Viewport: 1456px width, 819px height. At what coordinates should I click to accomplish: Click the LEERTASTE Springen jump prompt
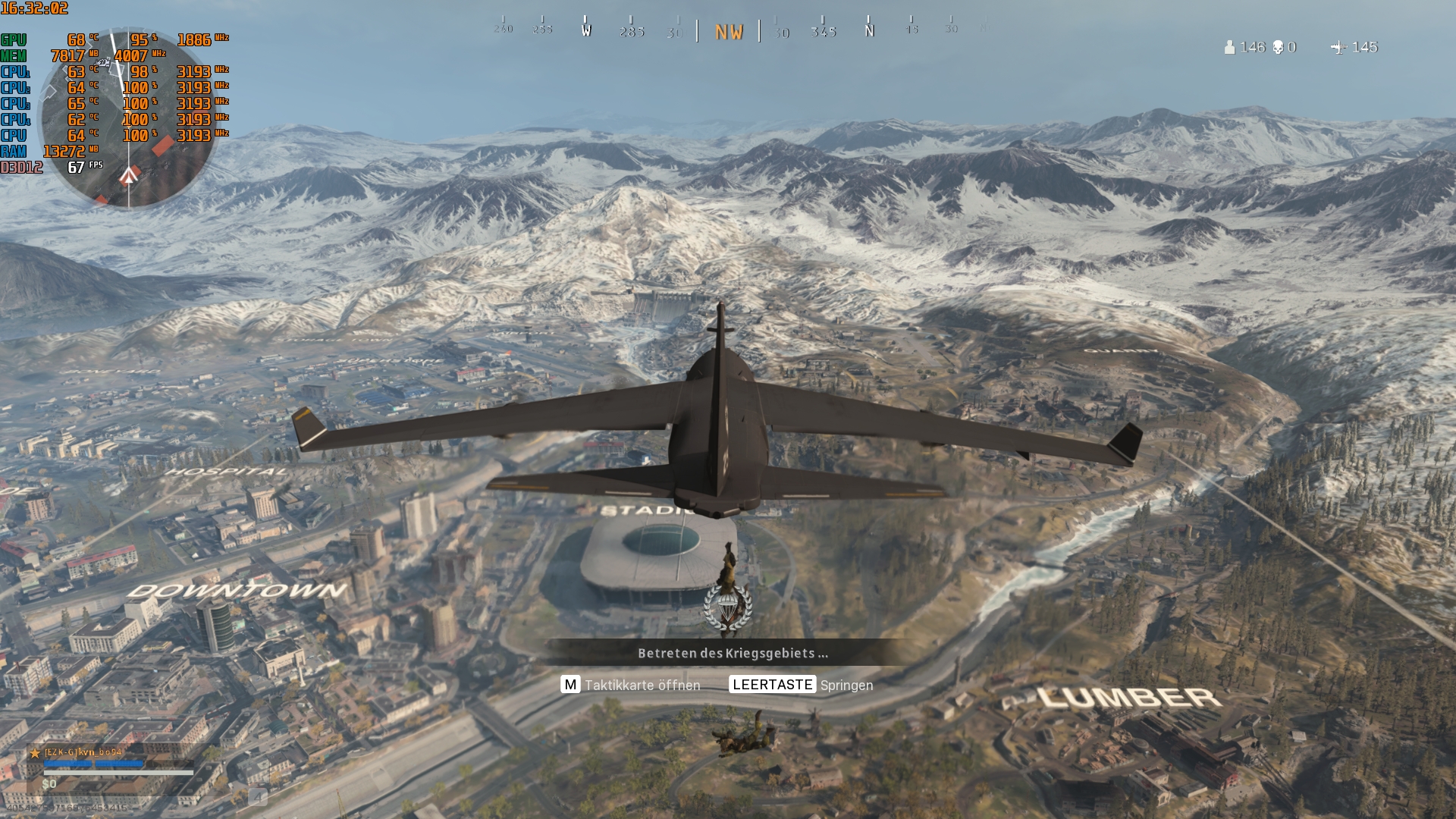(x=802, y=685)
